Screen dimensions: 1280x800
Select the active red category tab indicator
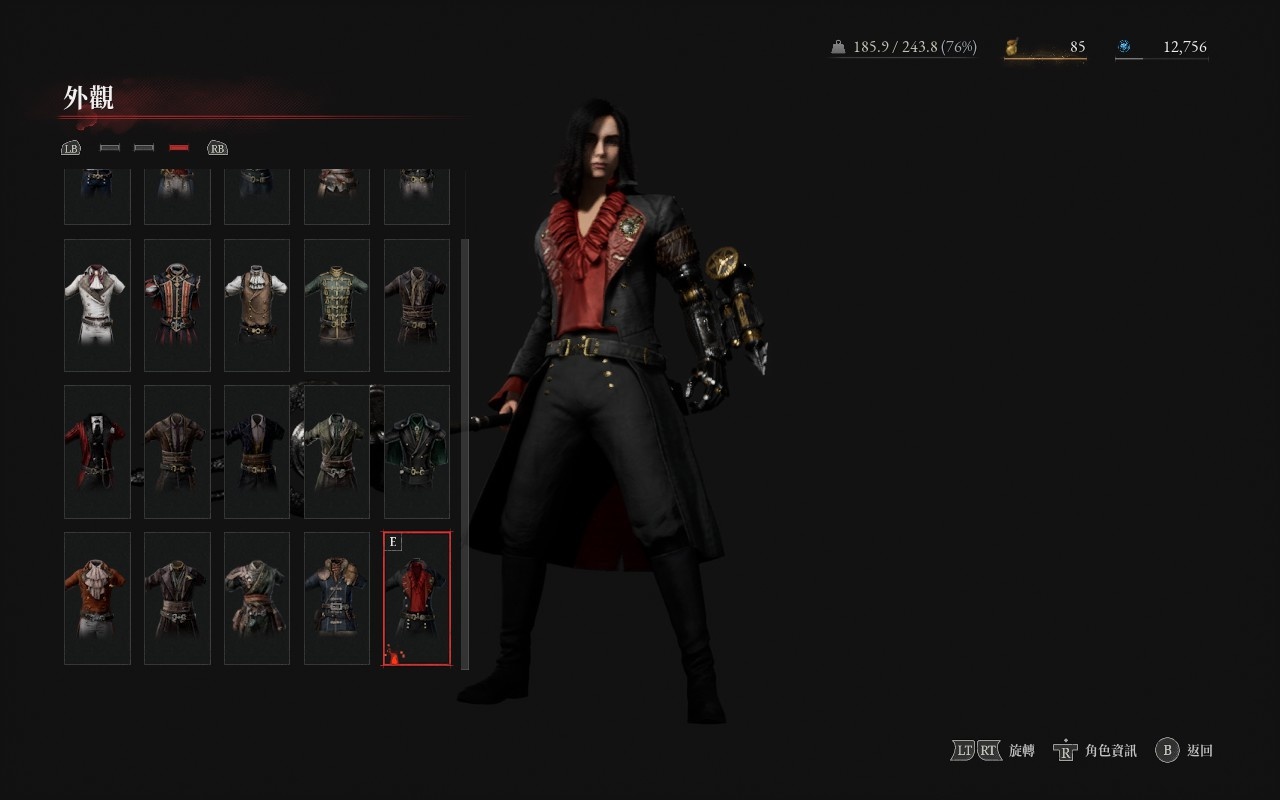[179, 148]
